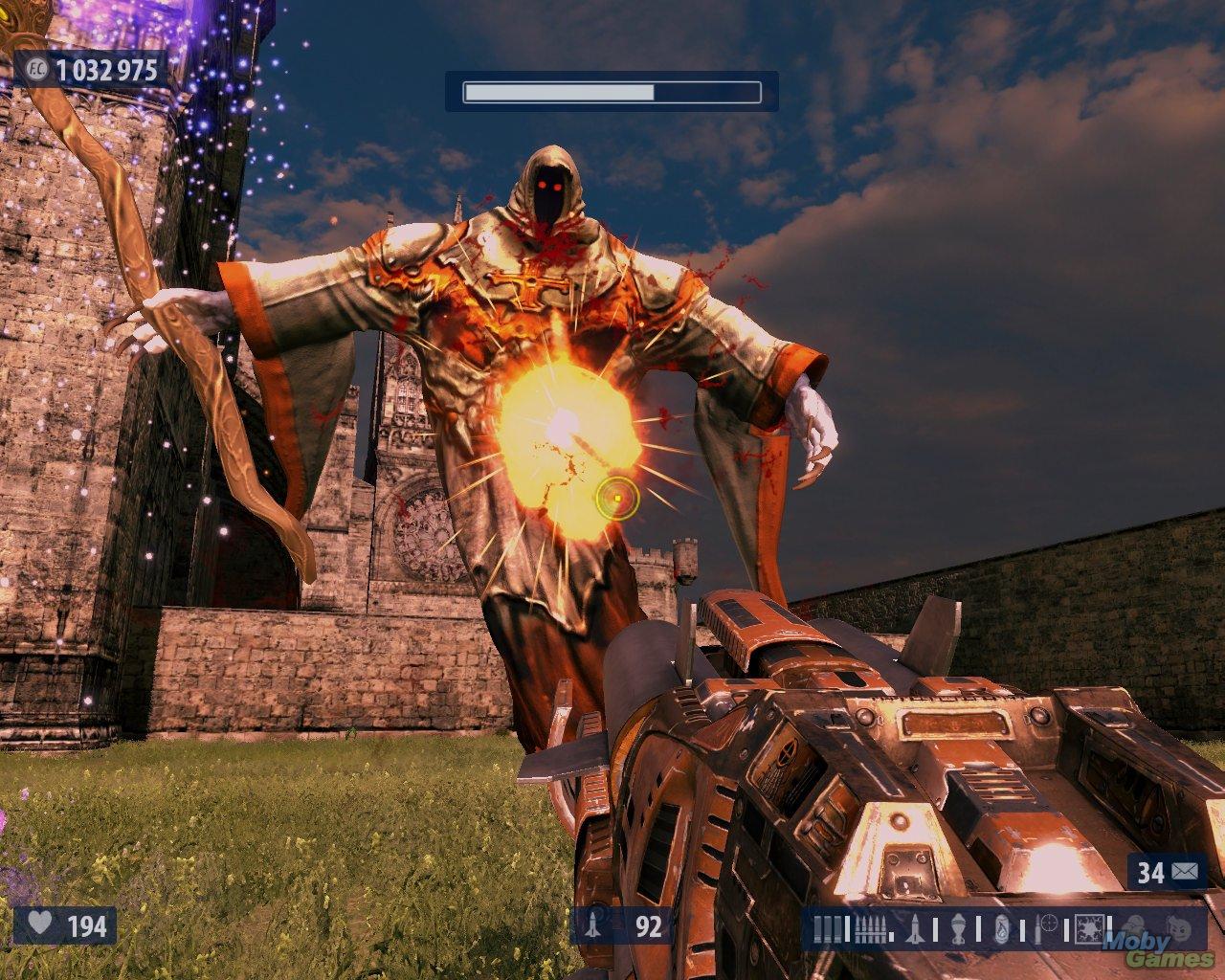Select the sniper bullet ammo icon
The image size is (1225, 980).
point(1036,928)
